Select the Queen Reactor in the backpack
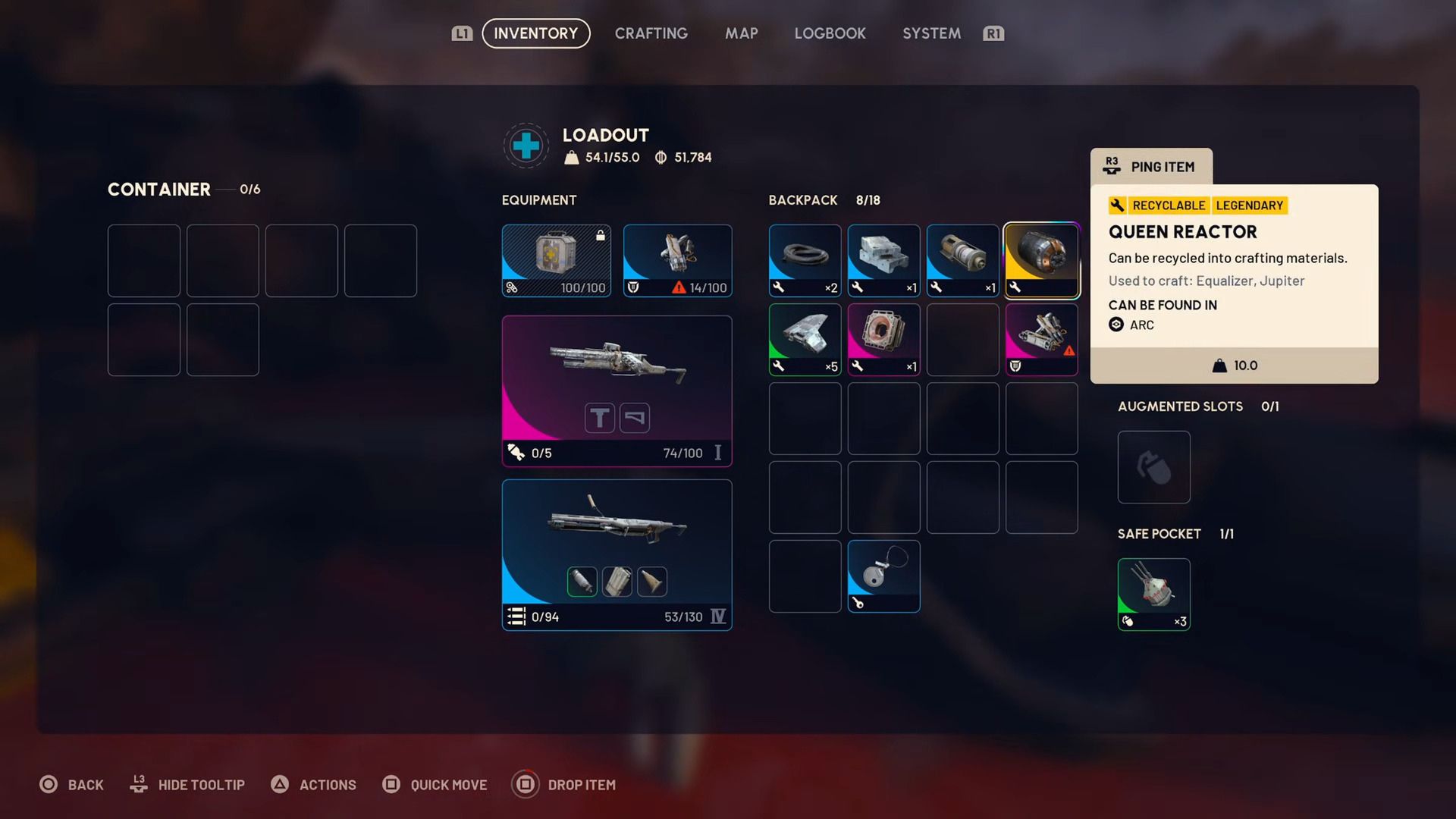This screenshot has height=819, width=1456. [x=1042, y=260]
